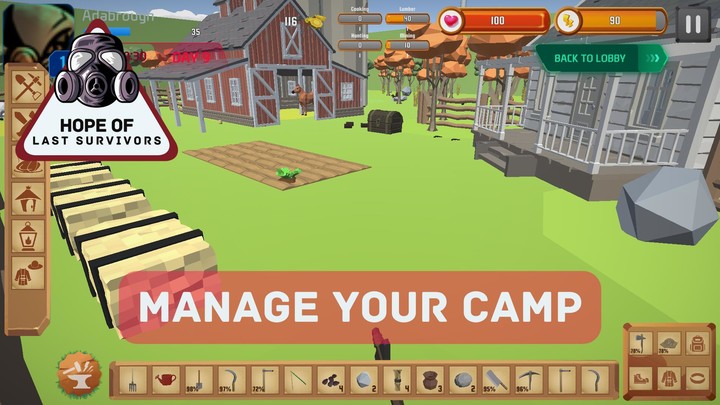
Task: Select the shovel hotbar slot
Action: (197, 380)
